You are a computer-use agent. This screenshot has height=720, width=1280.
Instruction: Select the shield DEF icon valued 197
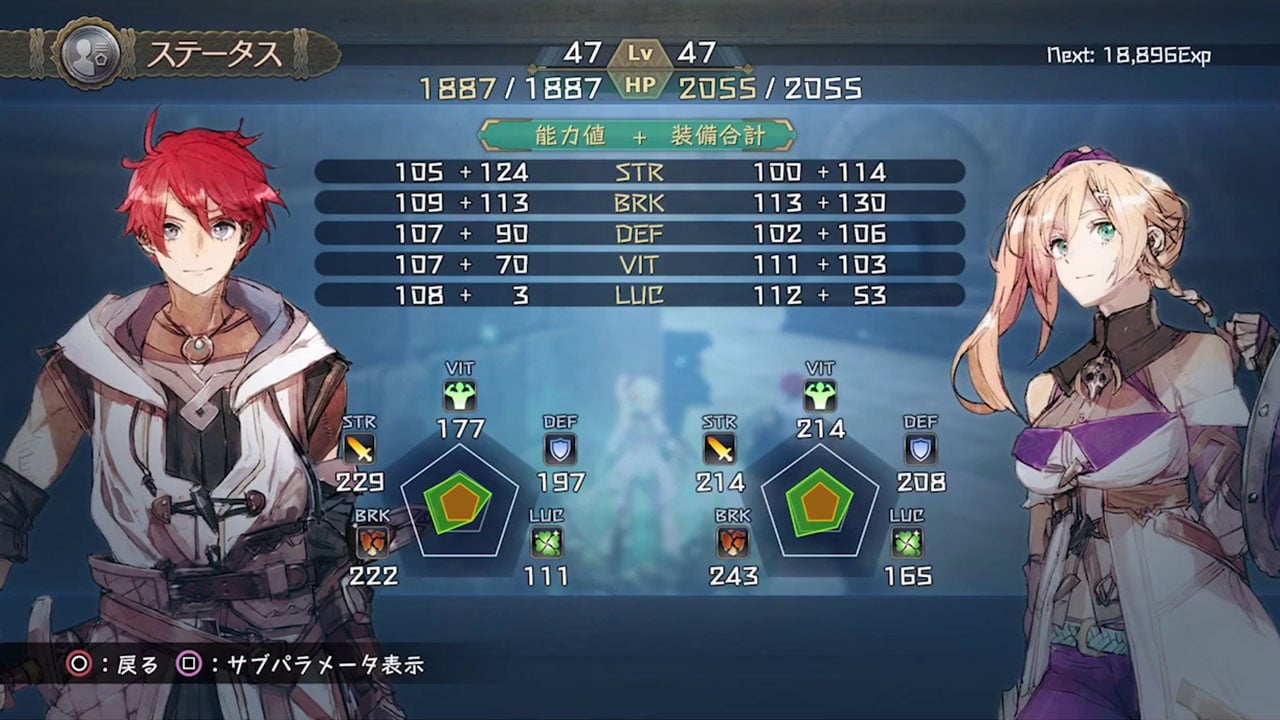point(560,449)
